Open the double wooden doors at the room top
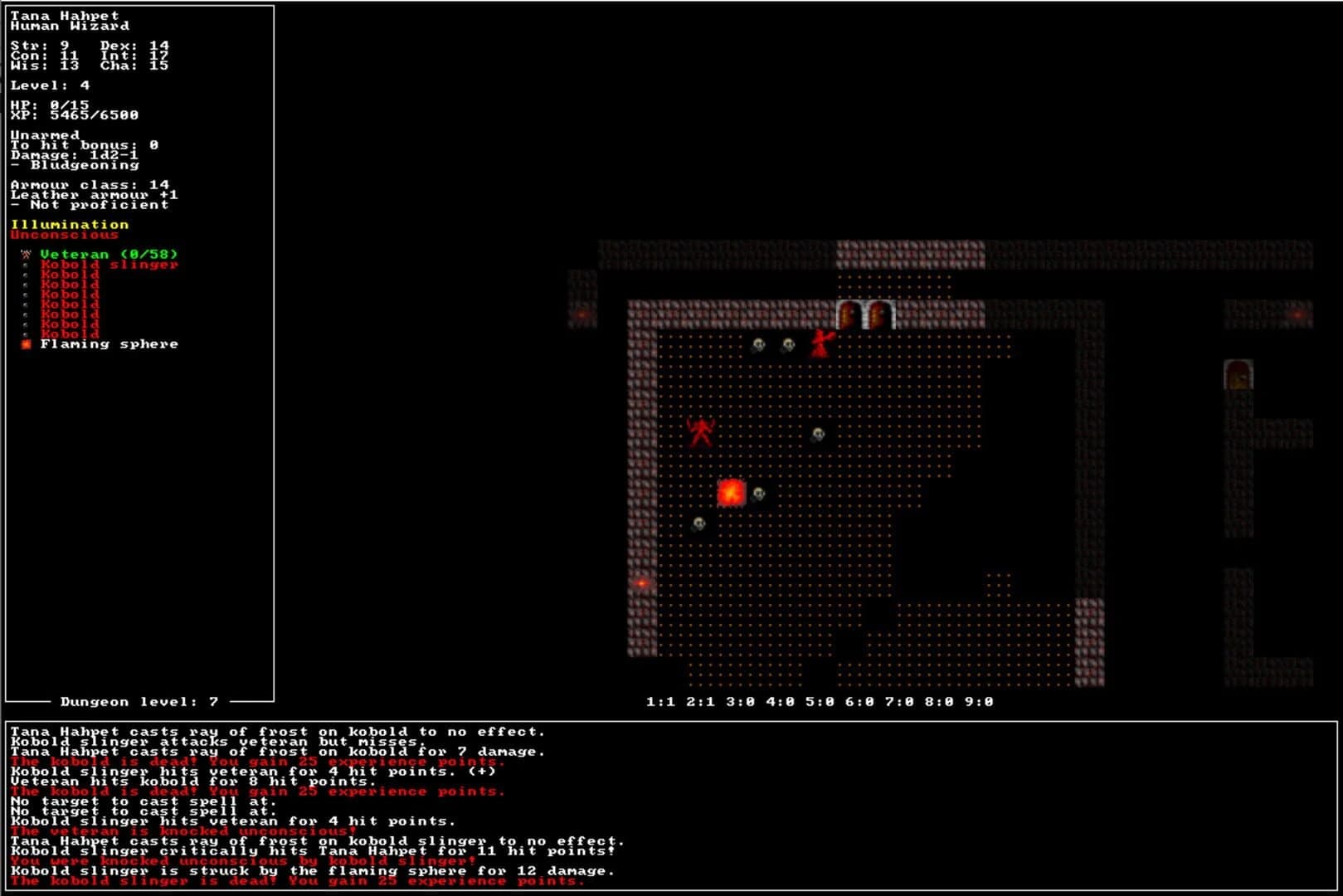 click(x=864, y=314)
